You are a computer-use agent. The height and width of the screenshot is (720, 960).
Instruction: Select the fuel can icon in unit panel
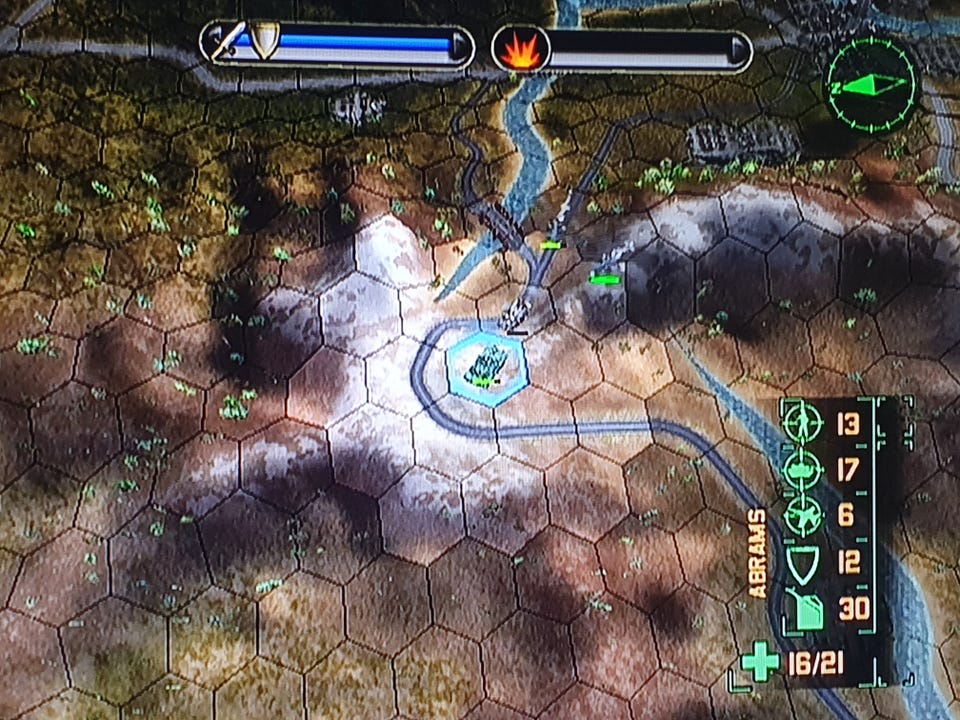pos(803,609)
